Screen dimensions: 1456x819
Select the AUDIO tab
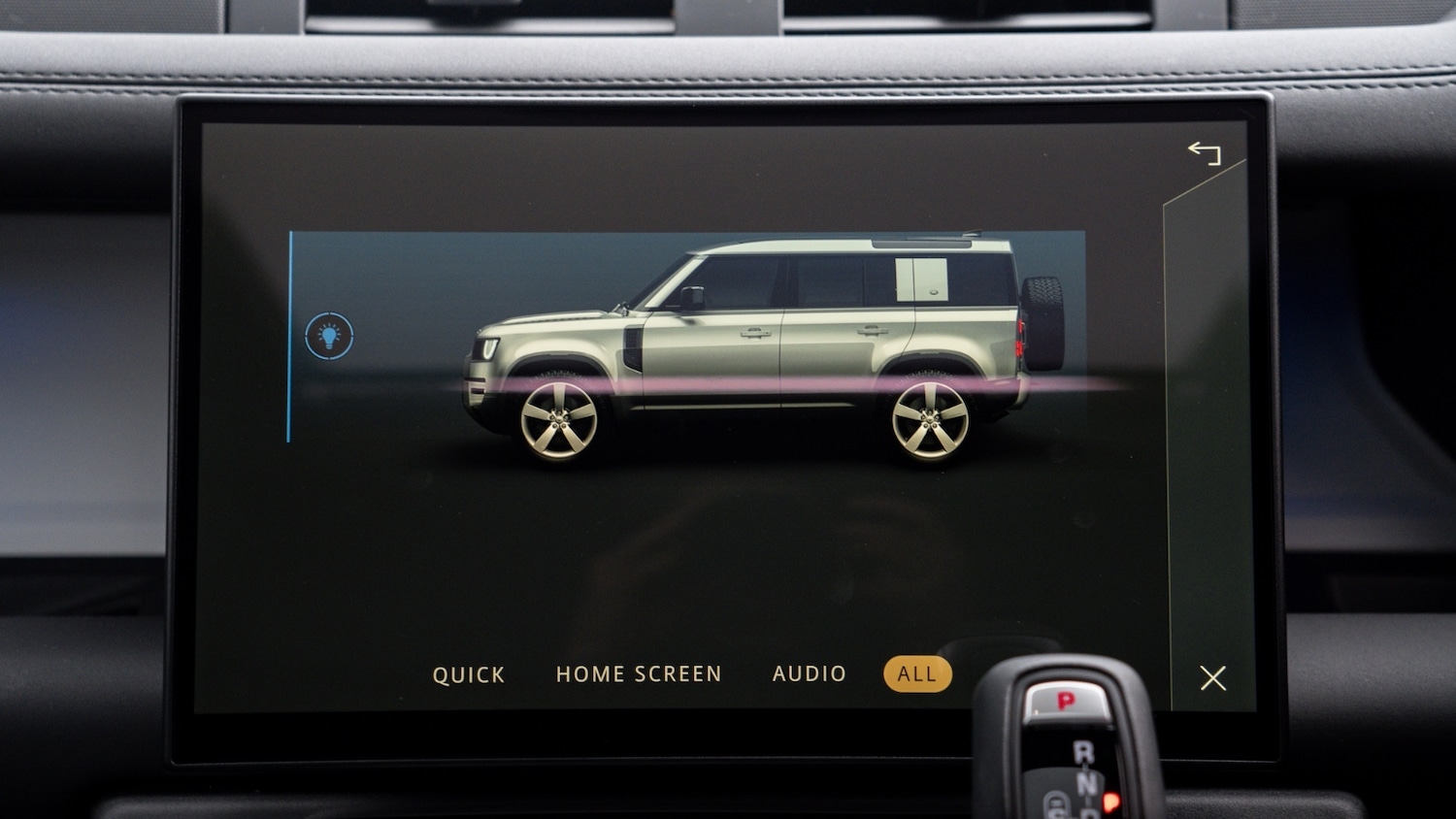coord(811,672)
